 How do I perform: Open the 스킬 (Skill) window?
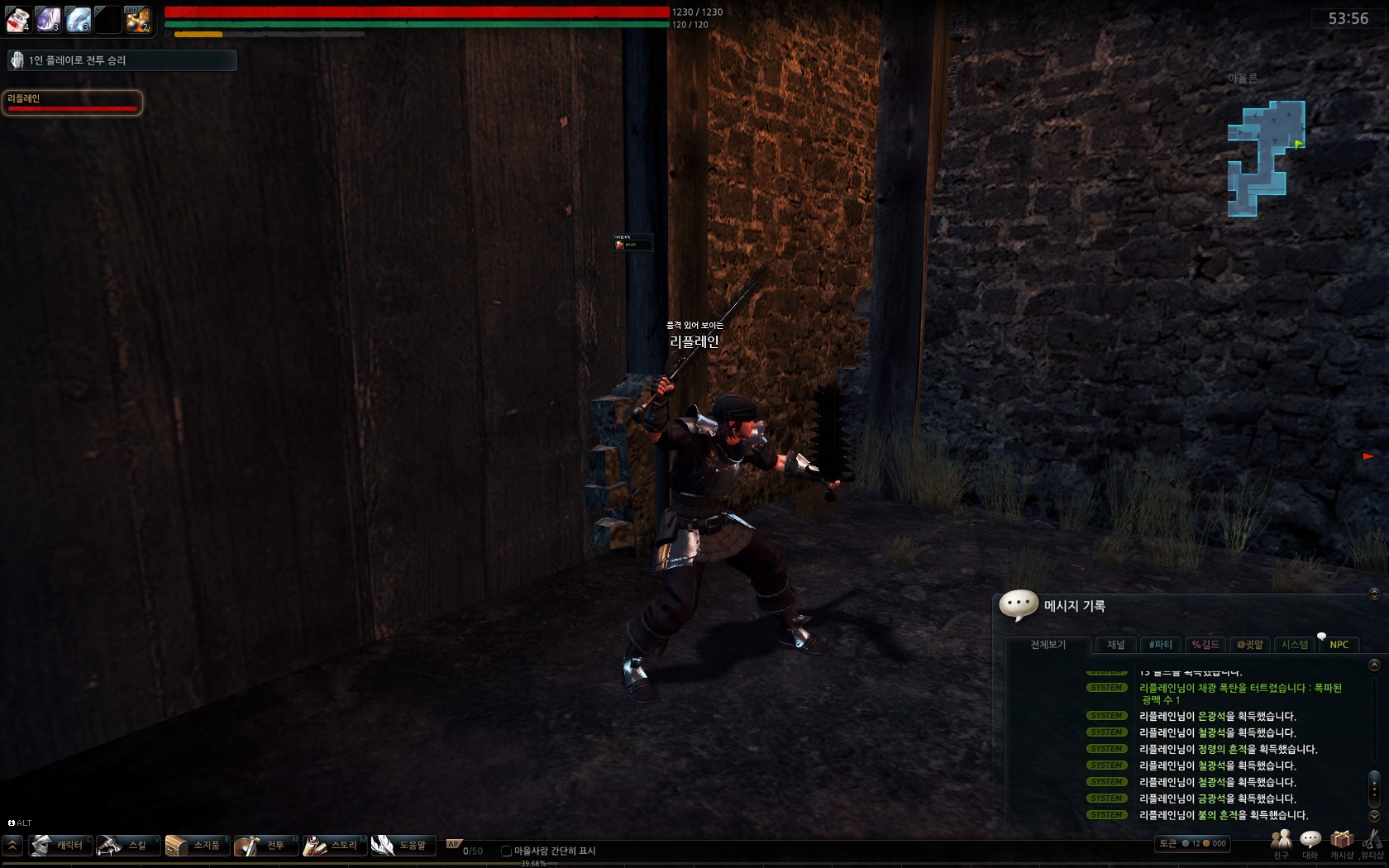[x=129, y=845]
